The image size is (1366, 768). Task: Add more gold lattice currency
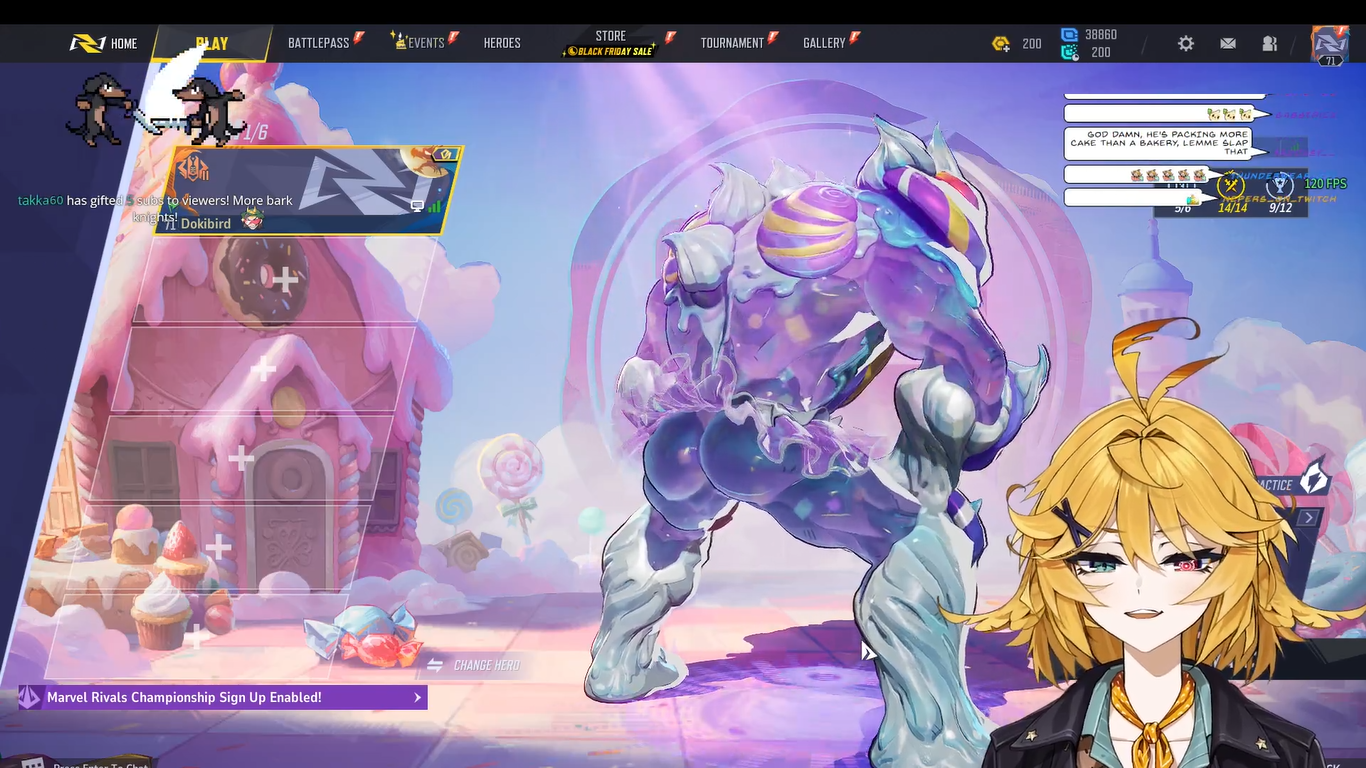point(1001,43)
